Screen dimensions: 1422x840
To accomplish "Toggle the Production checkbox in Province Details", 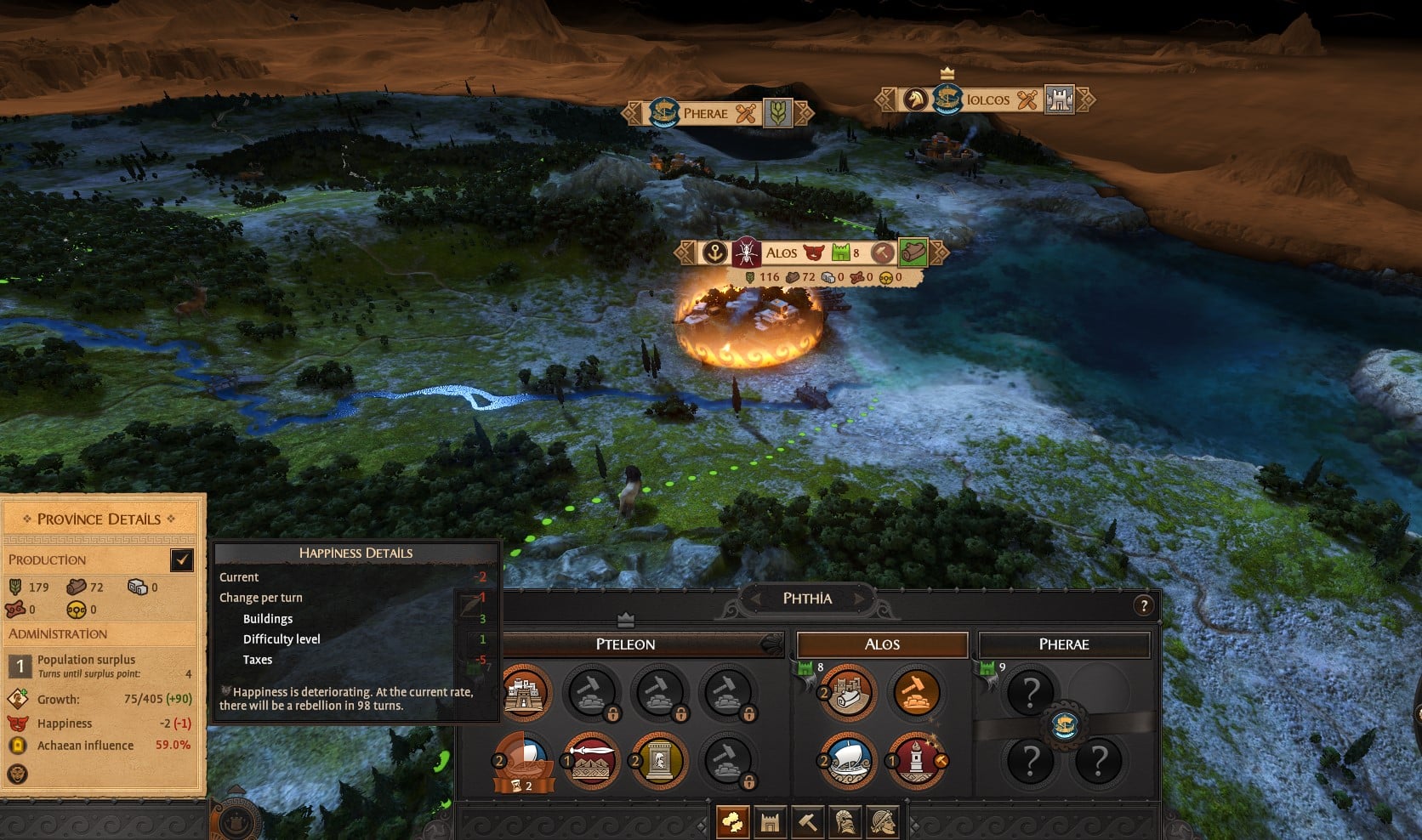I will click(x=182, y=559).
